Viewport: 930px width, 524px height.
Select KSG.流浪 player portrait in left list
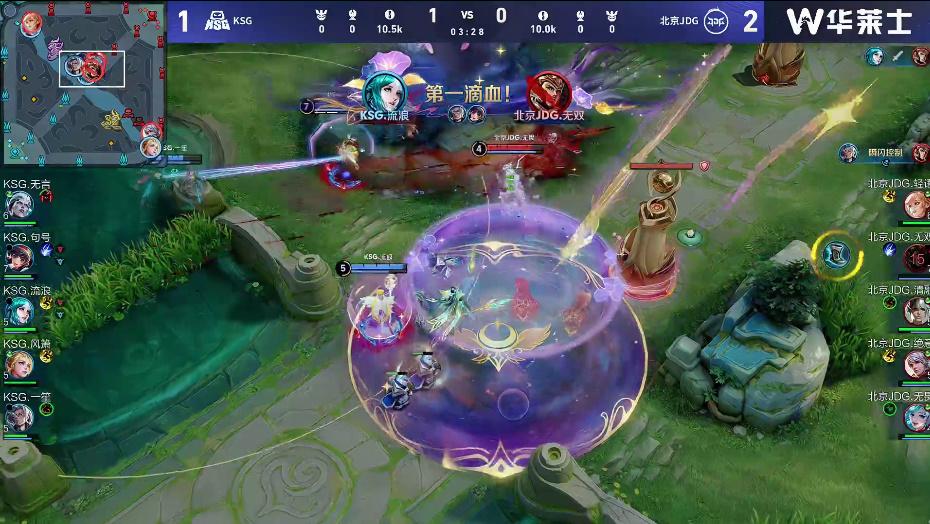click(19, 311)
